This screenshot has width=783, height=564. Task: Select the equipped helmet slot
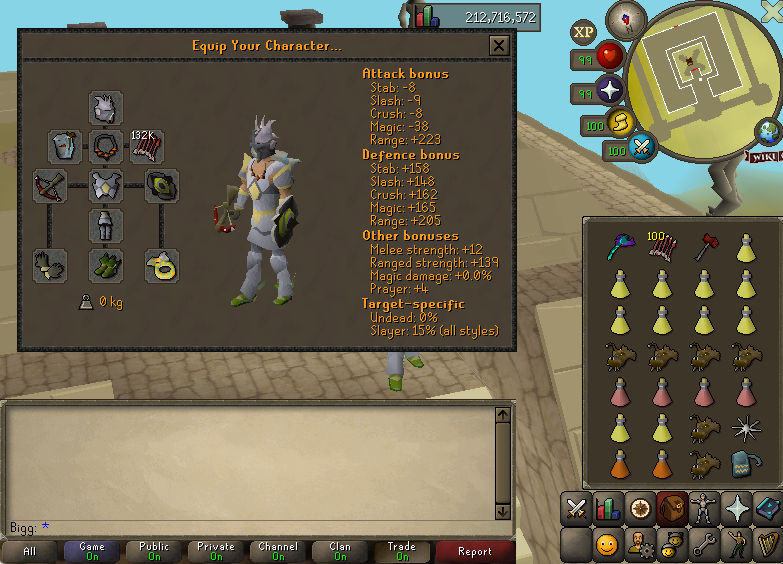(x=106, y=108)
